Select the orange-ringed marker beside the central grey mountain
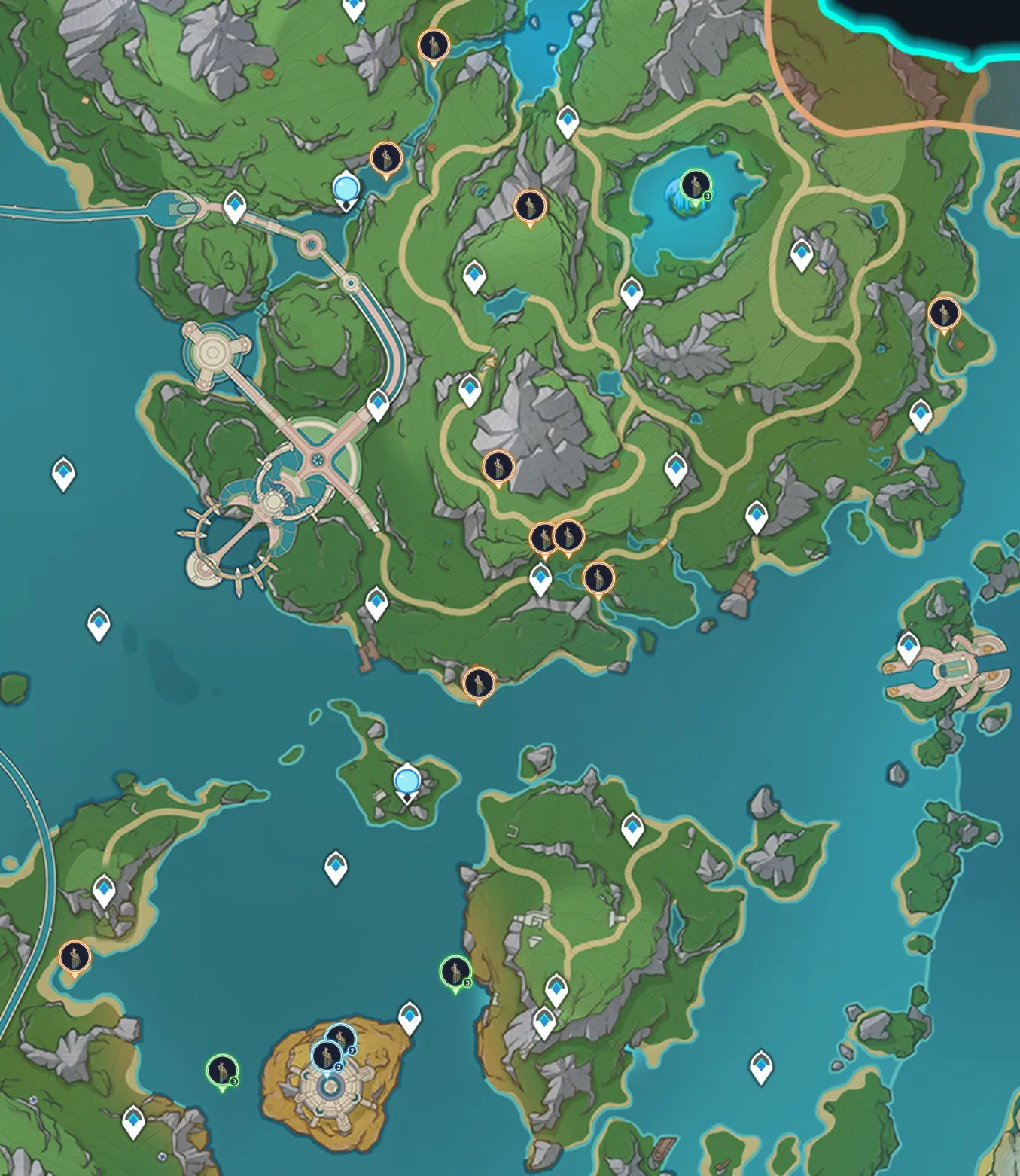1020x1176 pixels. point(498,467)
